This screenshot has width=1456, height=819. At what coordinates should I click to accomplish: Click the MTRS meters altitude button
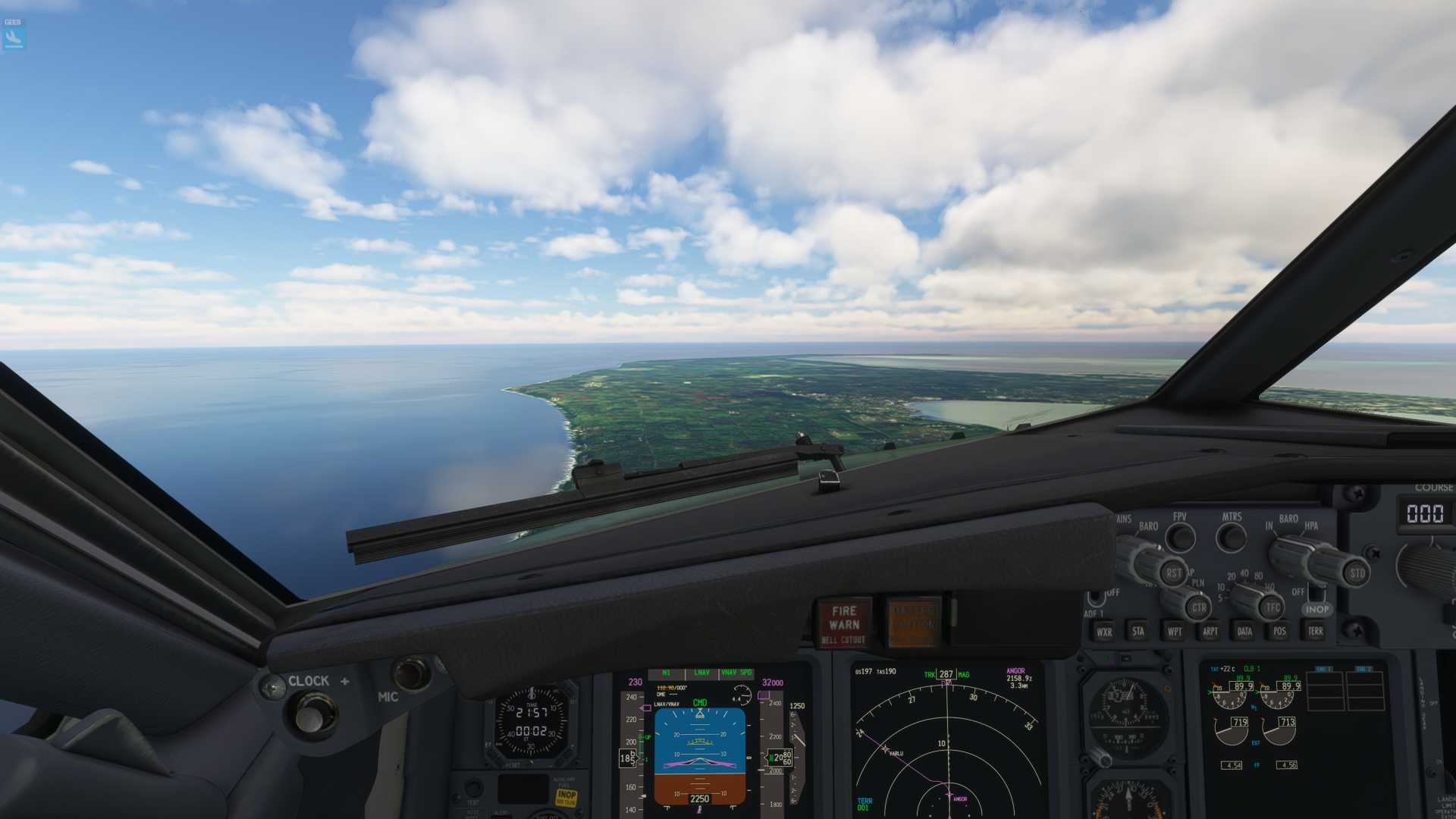pyautogui.click(x=1231, y=538)
